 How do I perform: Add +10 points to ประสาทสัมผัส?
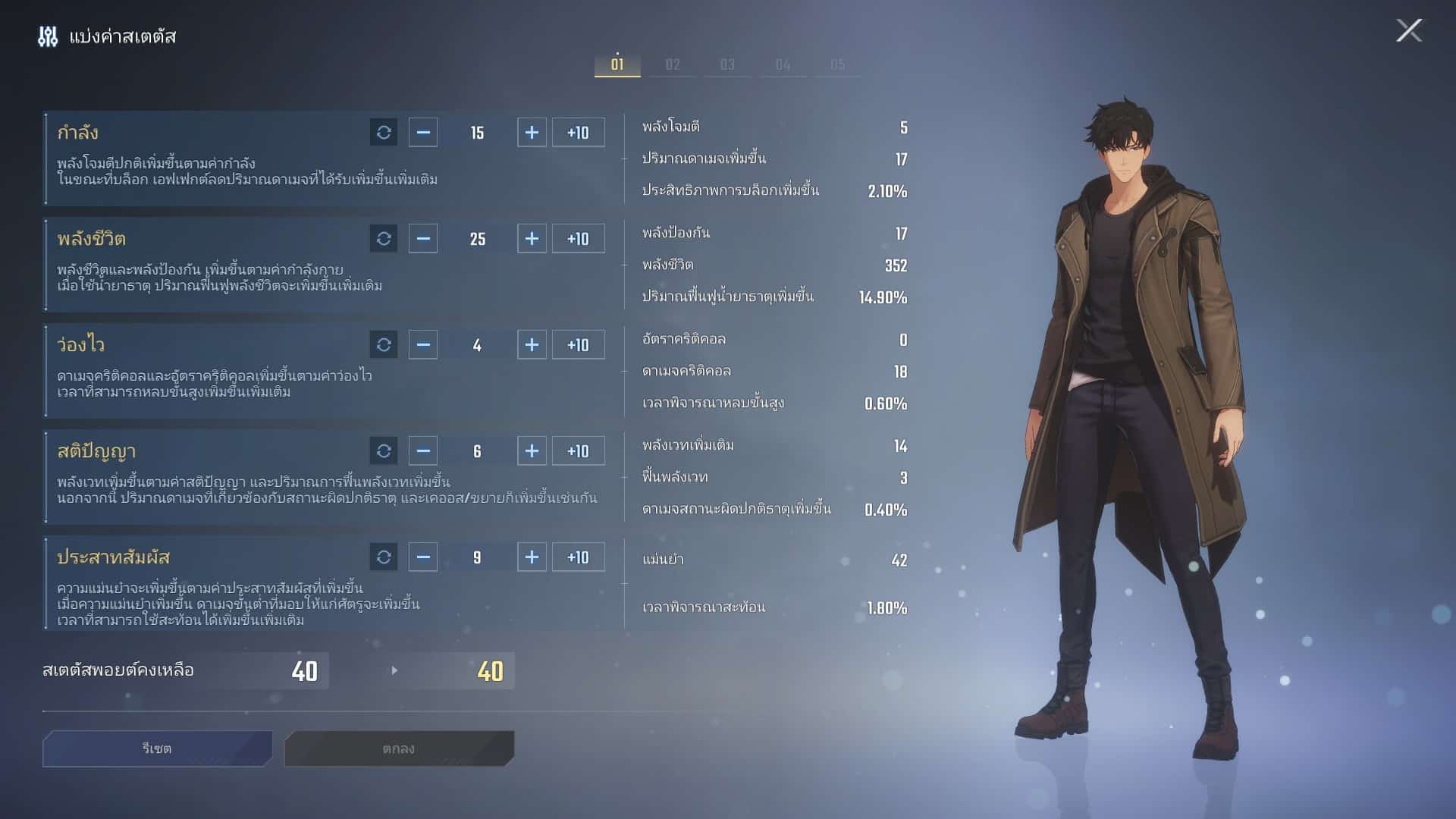pos(578,557)
